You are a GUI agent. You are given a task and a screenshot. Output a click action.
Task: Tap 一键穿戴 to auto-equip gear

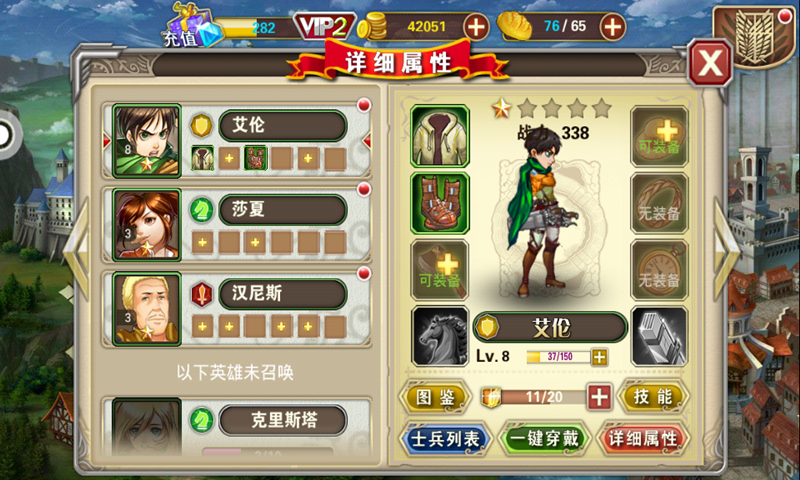543,438
